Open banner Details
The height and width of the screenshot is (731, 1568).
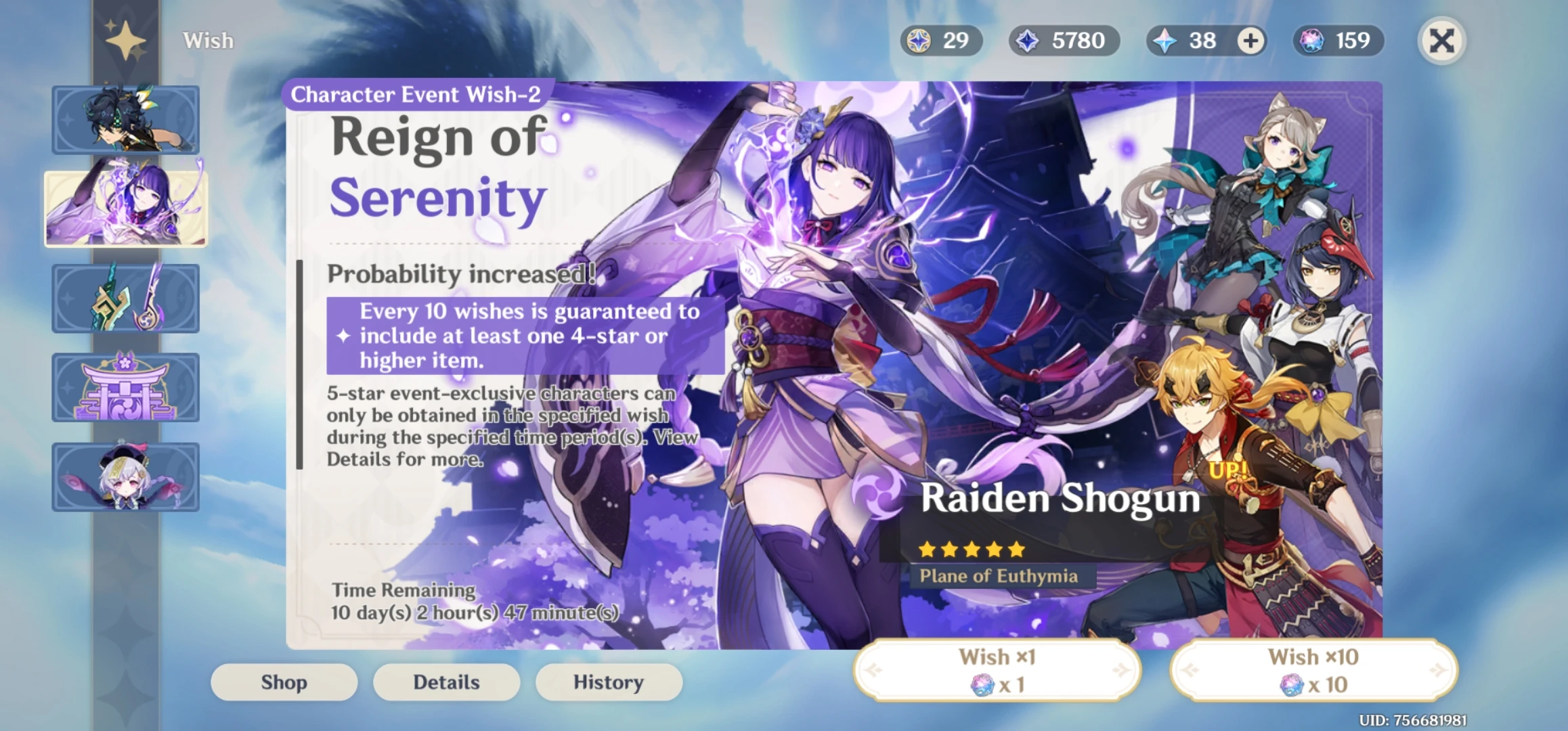[446, 682]
